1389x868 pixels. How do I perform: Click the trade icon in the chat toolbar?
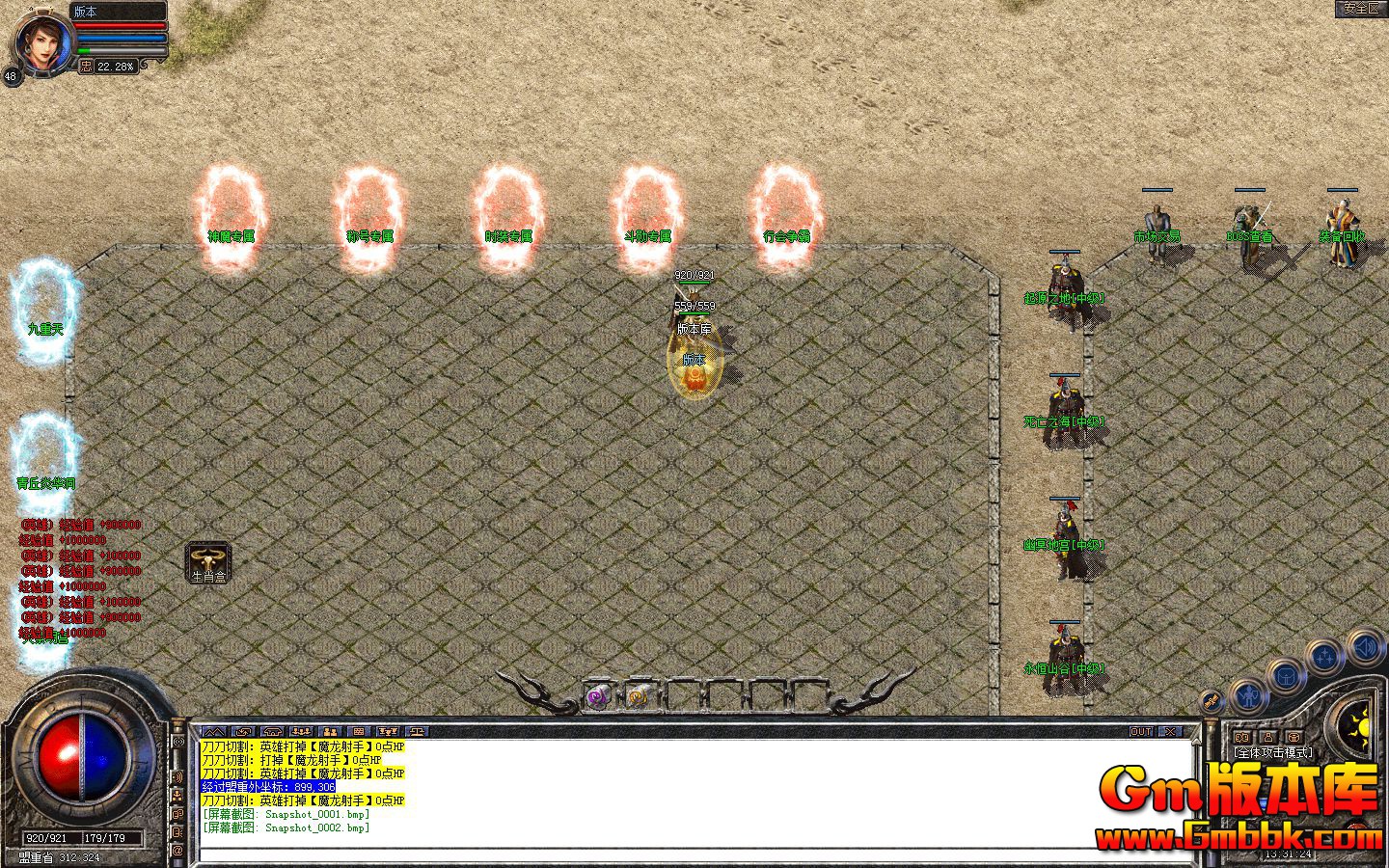click(243, 731)
